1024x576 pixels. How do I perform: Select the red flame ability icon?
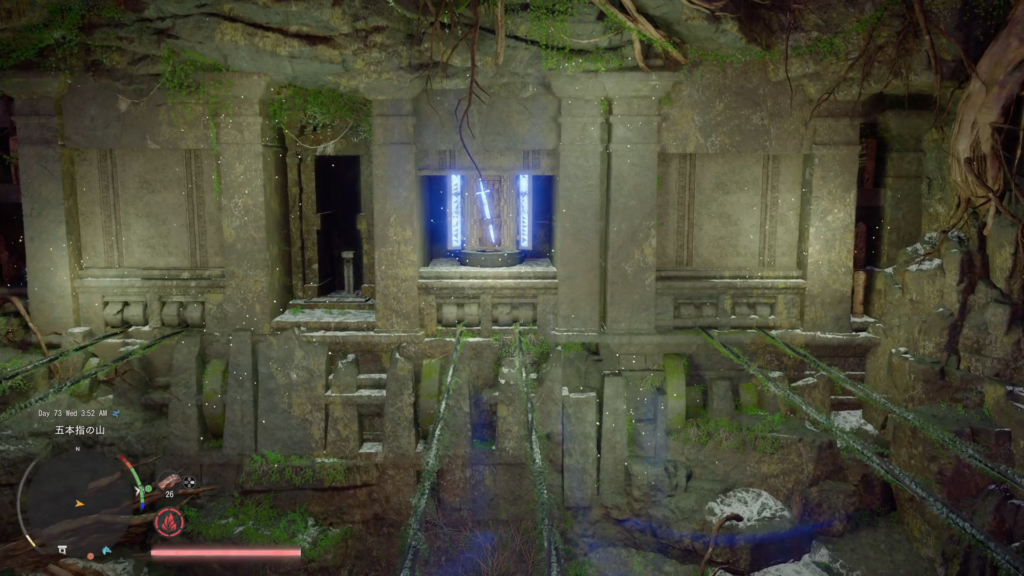click(x=167, y=521)
